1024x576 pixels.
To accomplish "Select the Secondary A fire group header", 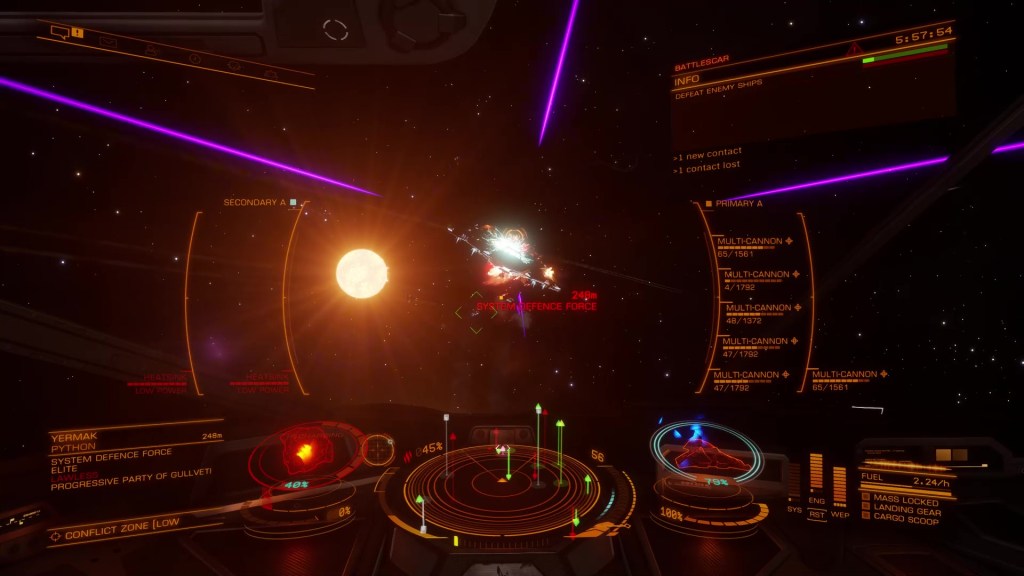I will (255, 203).
